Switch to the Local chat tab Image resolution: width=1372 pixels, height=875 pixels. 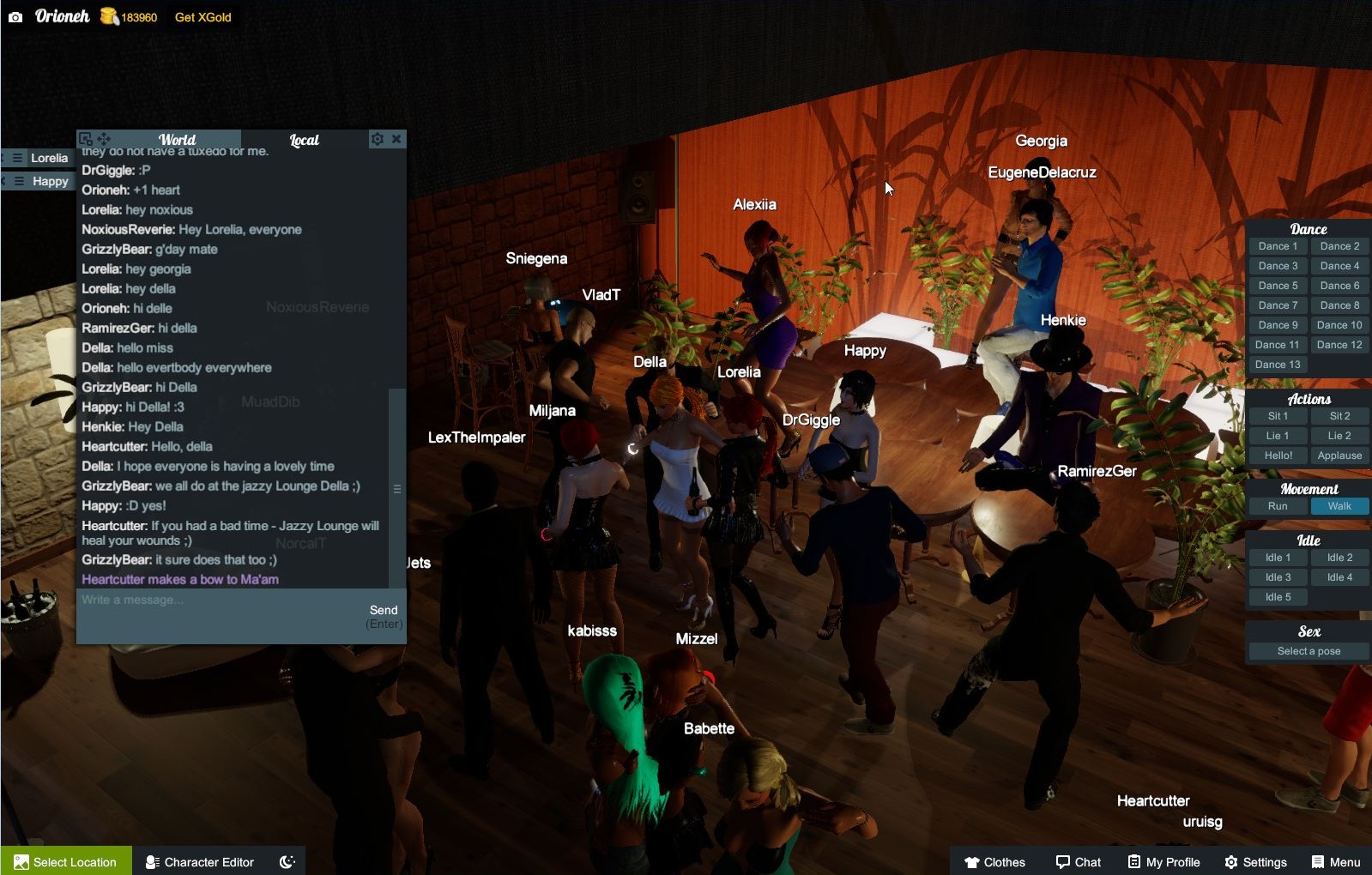pyautogui.click(x=304, y=139)
